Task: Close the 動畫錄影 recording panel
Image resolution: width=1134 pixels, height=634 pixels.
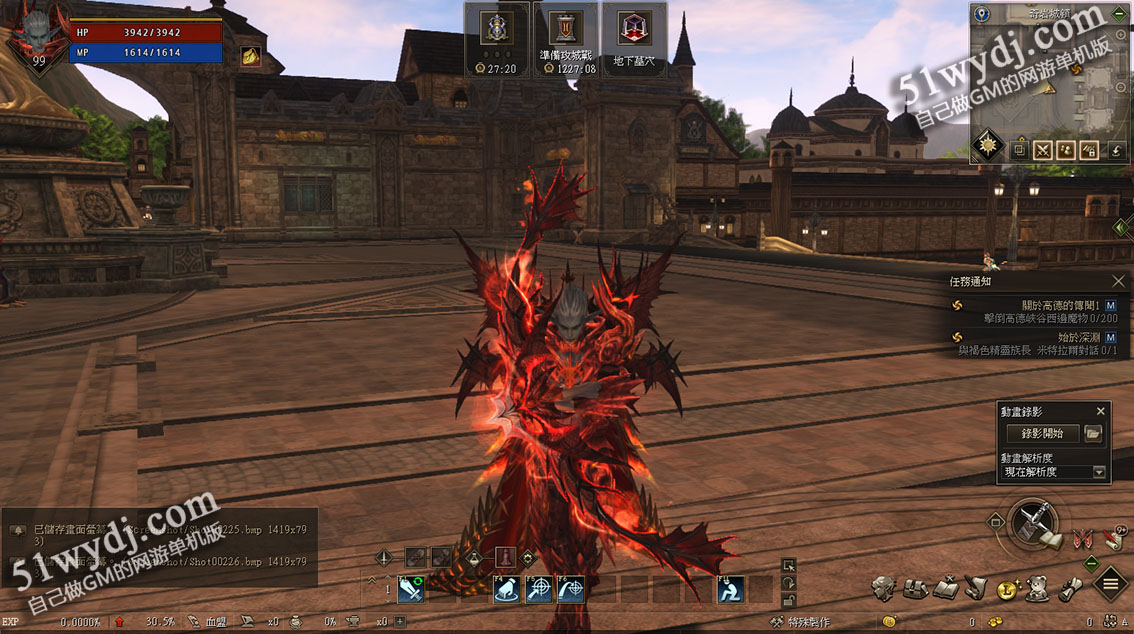Action: (1101, 411)
